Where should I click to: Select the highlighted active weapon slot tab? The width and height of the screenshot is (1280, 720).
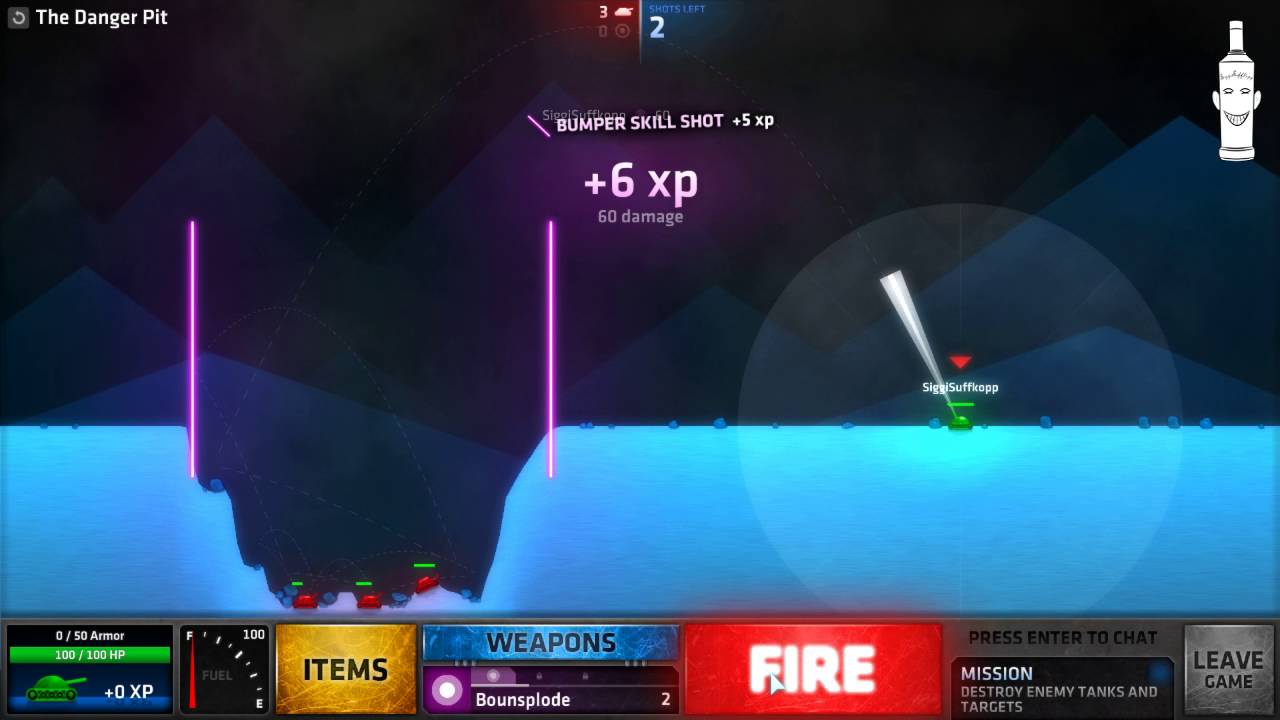[493, 676]
